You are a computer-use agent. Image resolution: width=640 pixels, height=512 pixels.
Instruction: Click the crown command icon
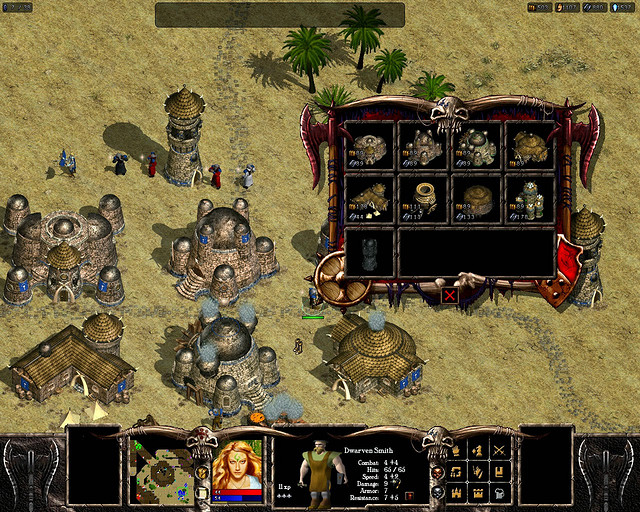point(478,493)
